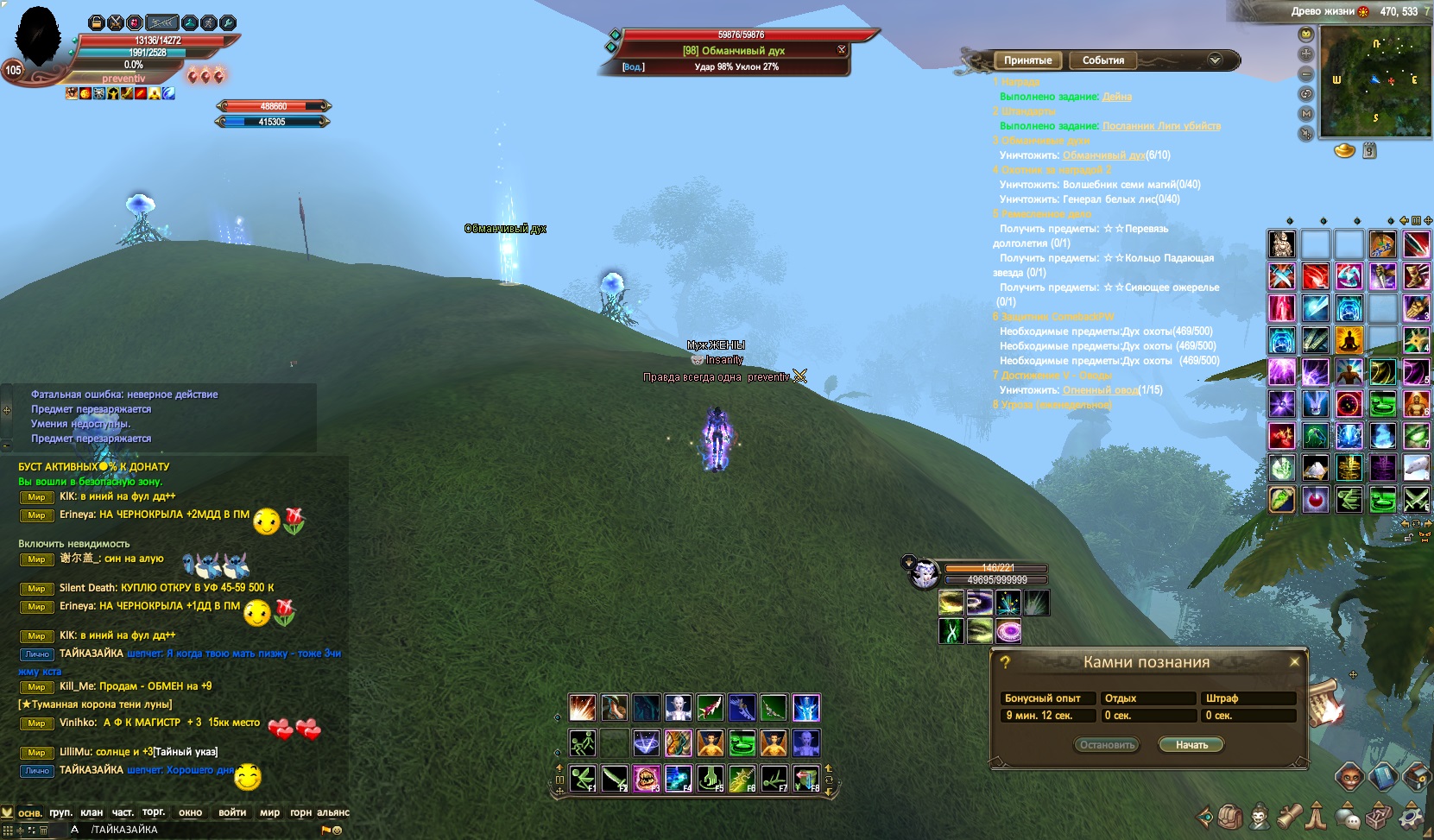Select the Принятые quest tab
The height and width of the screenshot is (840, 1434).
1027,60
